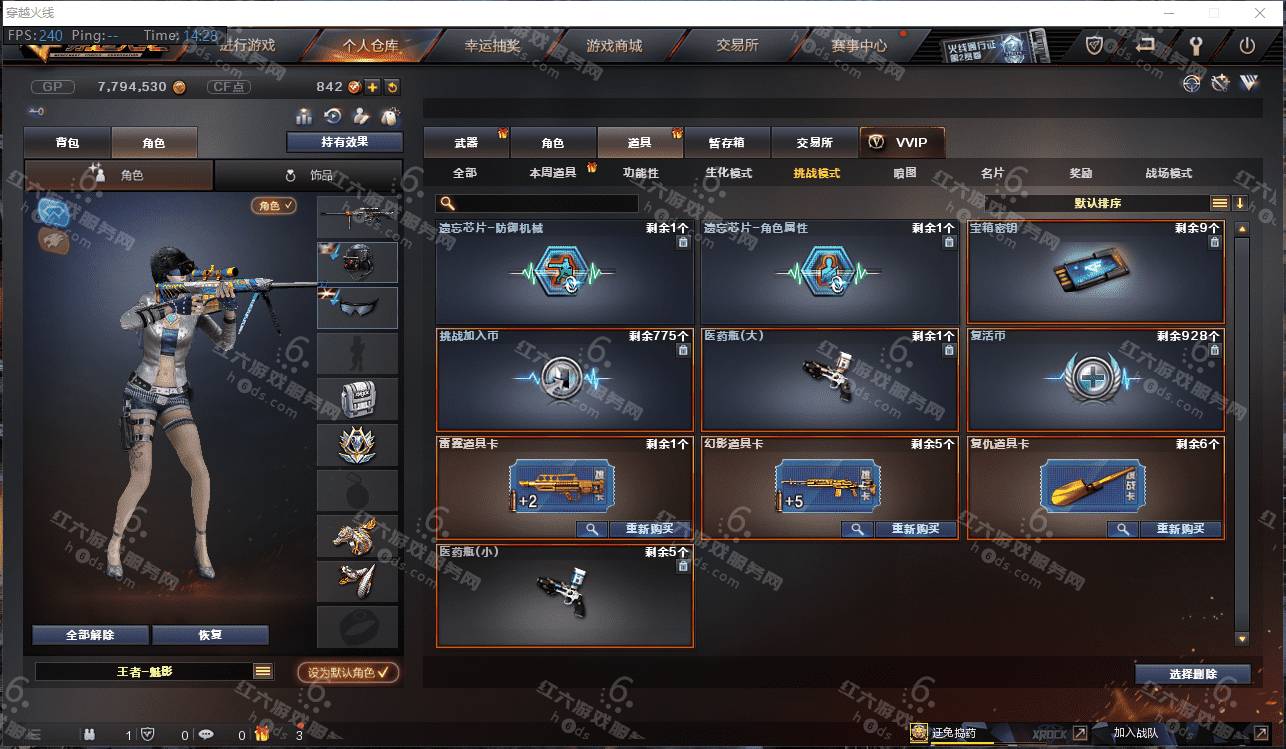This screenshot has width=1286, height=749.
Task: Choose the 生化模式 category filter
Action: coord(728,173)
